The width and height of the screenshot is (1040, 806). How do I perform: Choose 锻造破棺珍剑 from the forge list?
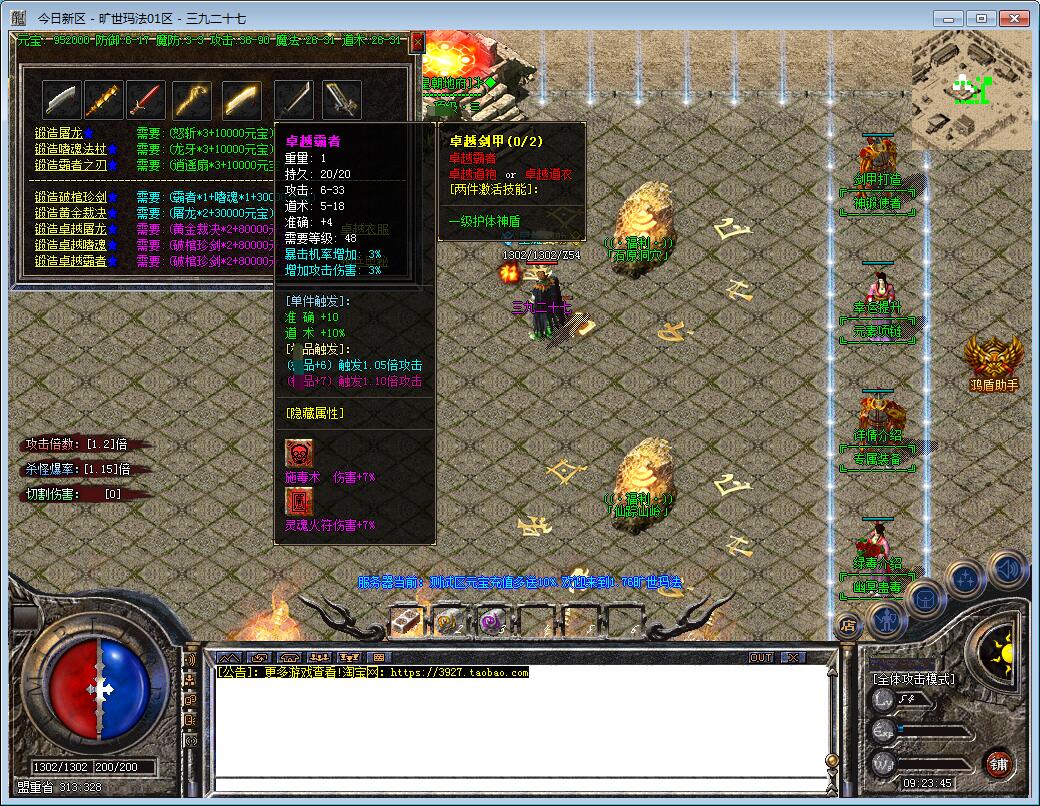69,197
